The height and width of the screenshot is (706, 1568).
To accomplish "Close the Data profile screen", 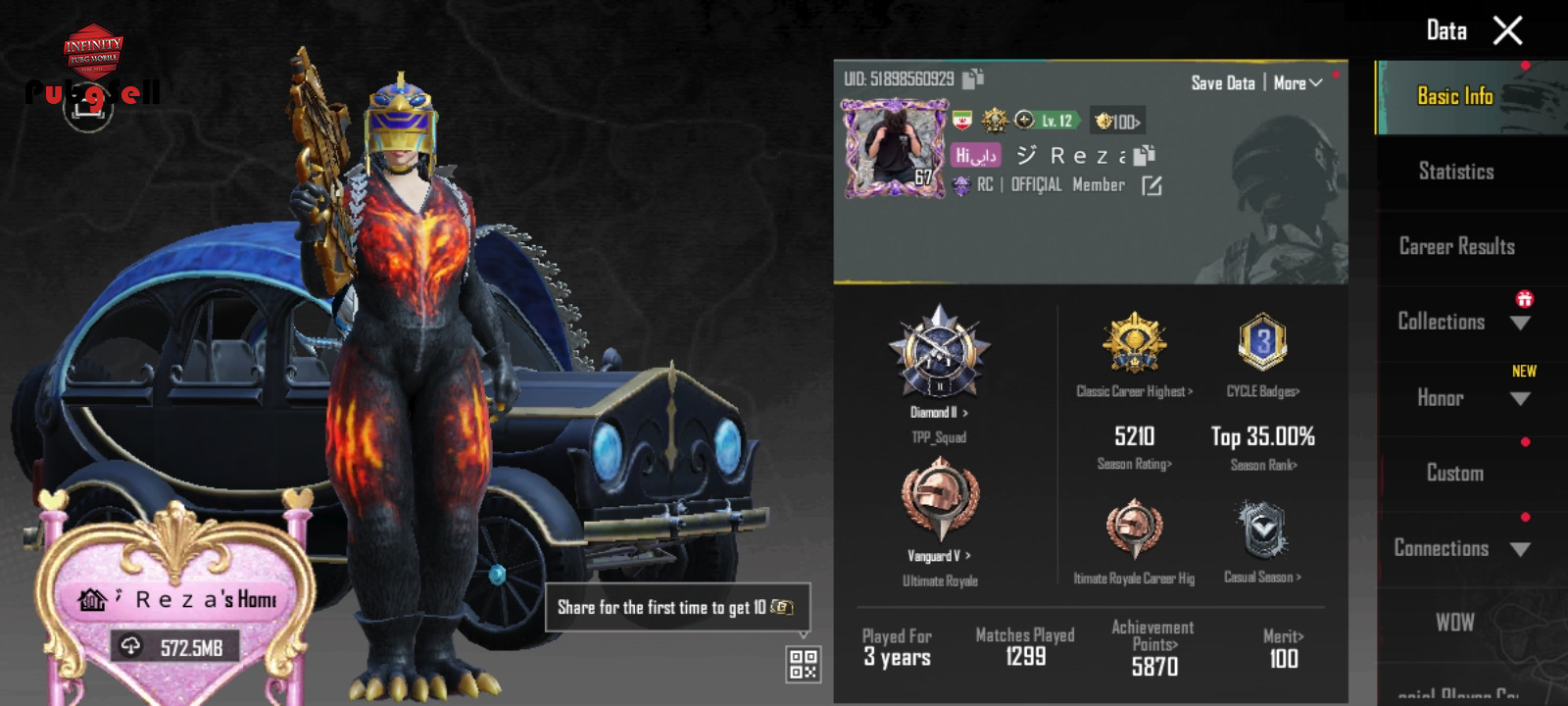I will (x=1507, y=30).
